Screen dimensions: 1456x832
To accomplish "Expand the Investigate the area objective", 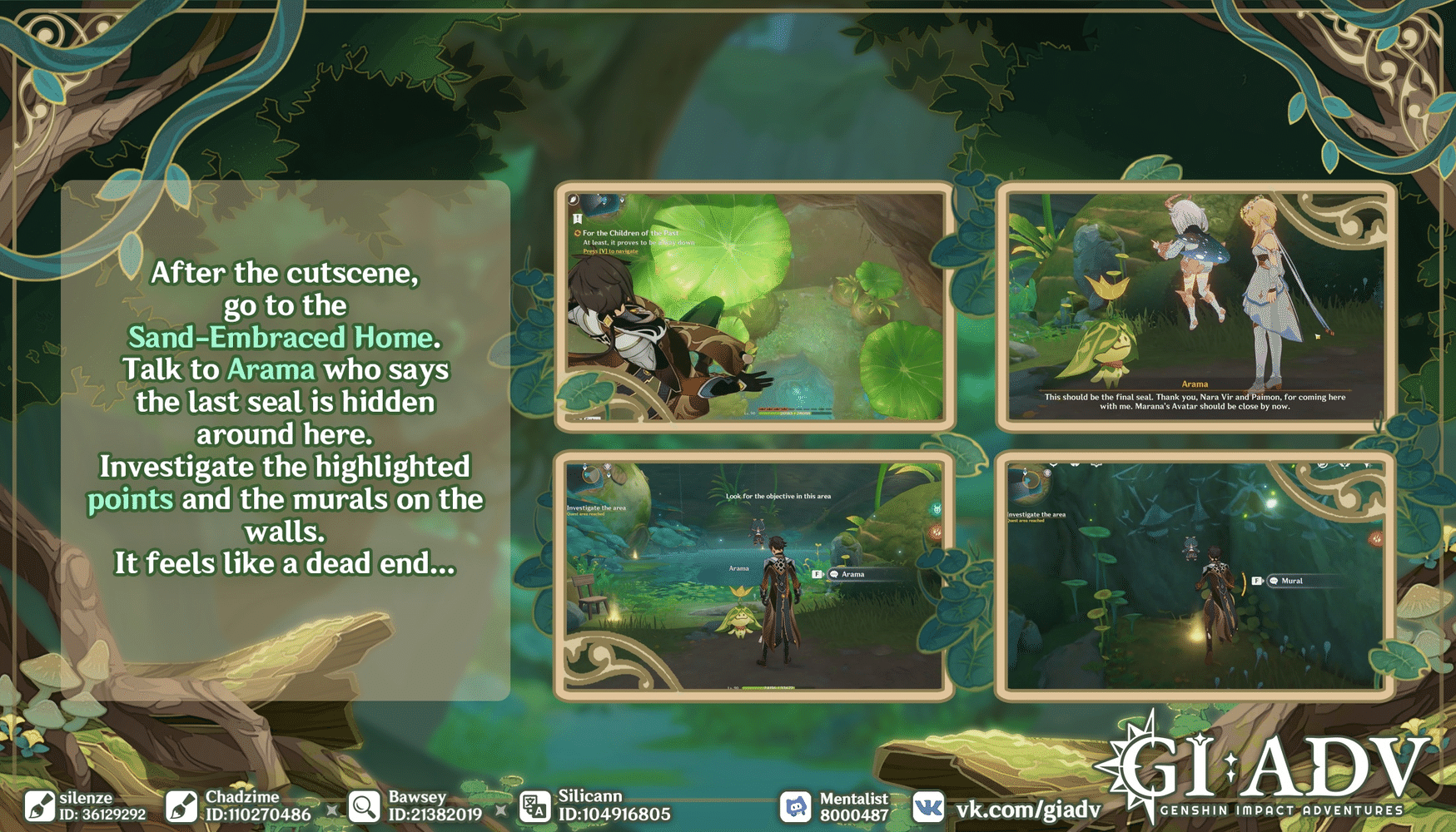I will coord(595,508).
